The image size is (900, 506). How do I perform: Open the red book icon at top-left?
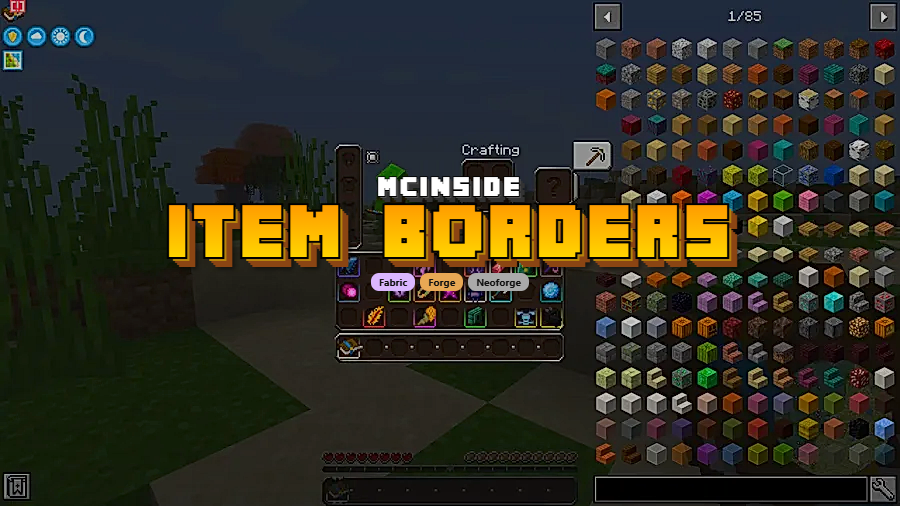click(16, 9)
